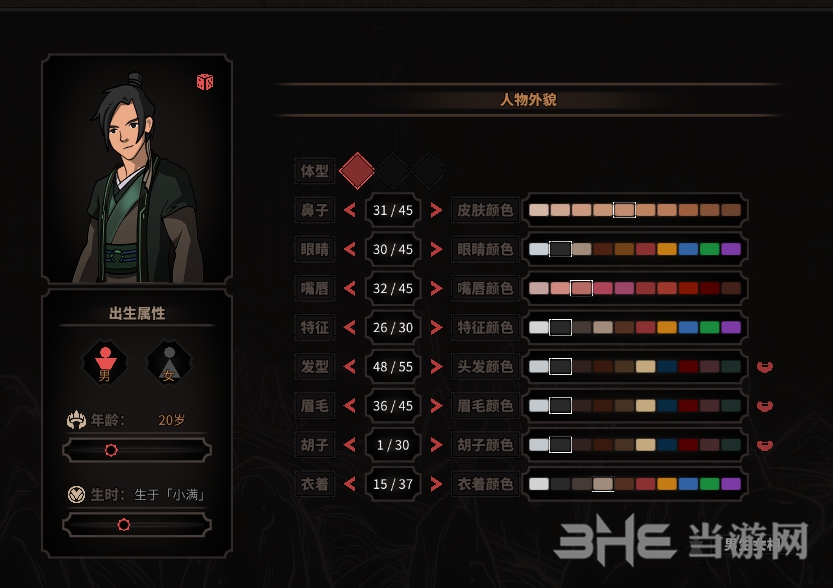Click the red link icon beside hair color
This screenshot has height=588, width=833.
coord(765,367)
